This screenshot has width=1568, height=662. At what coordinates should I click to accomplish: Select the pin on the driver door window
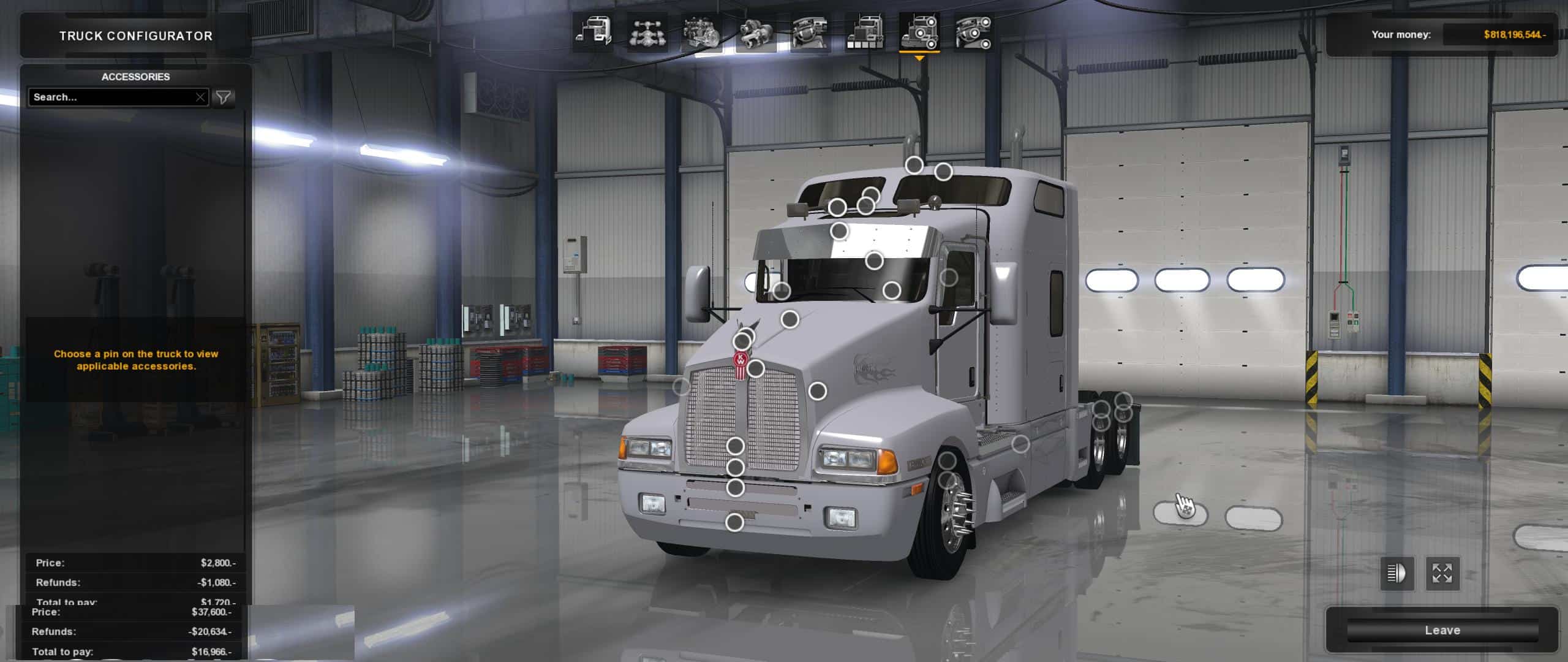948,278
